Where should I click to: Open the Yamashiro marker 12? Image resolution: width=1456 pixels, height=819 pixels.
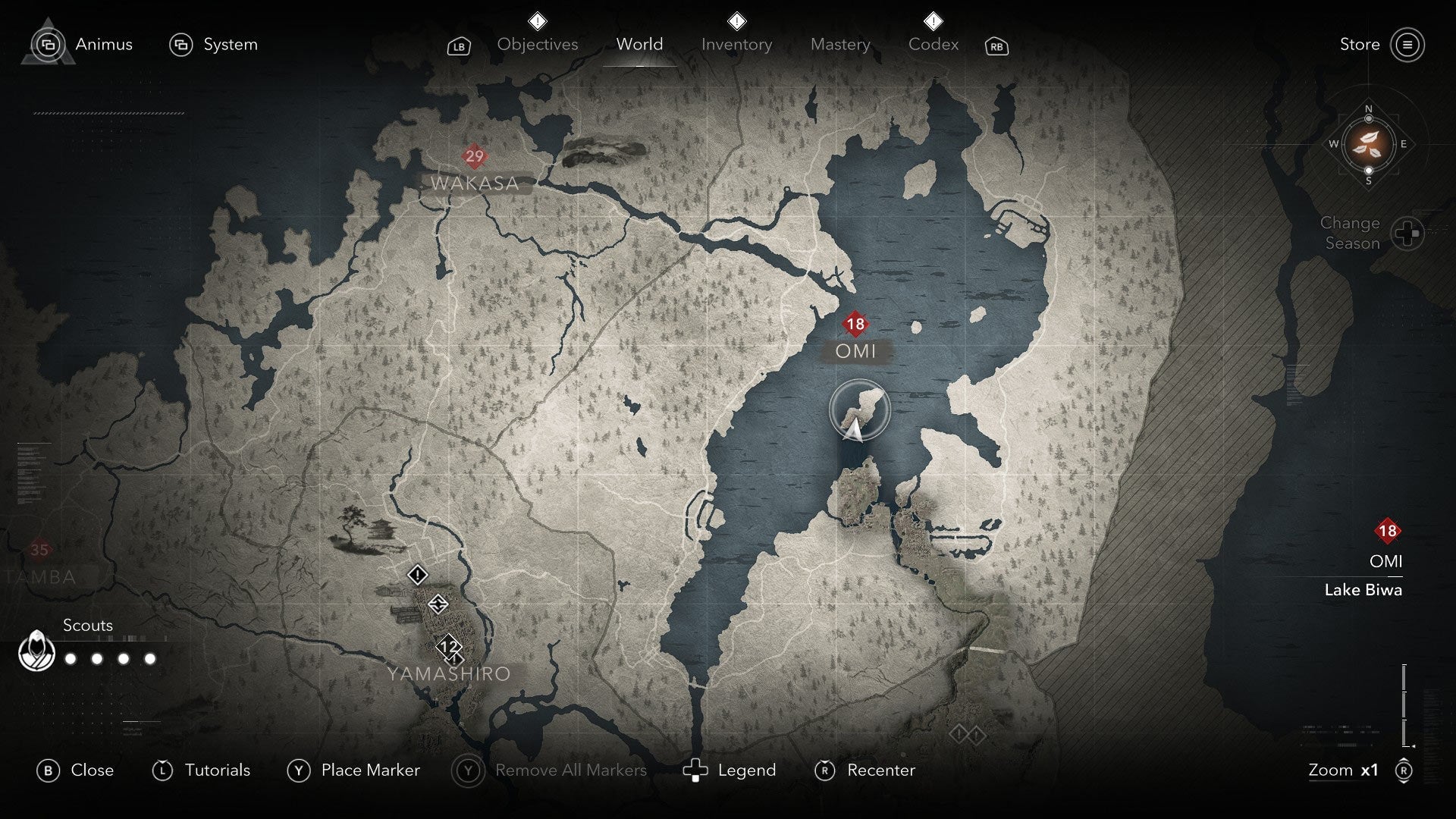[447, 647]
